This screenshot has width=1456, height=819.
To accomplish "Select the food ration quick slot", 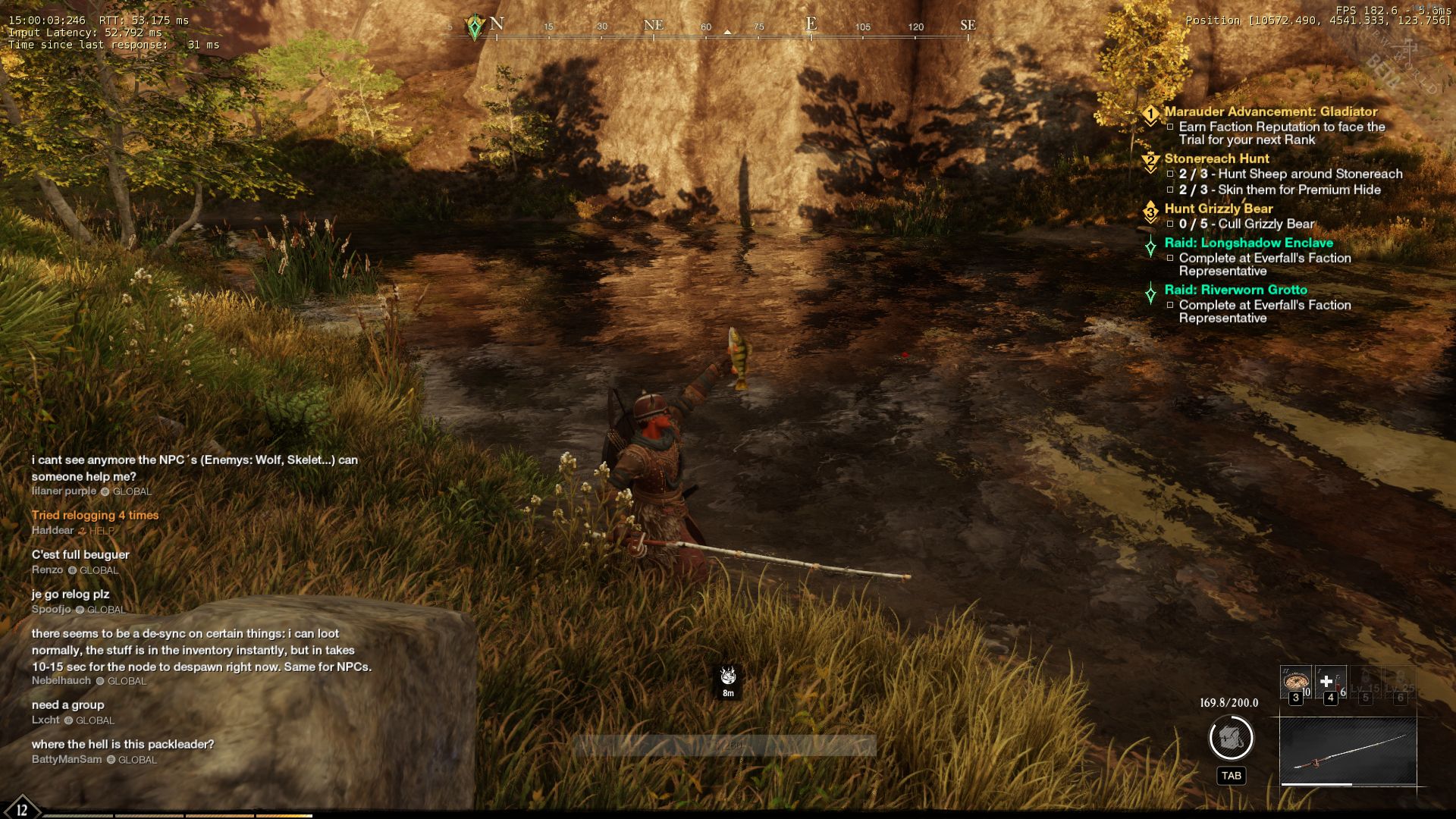I will [x=1295, y=682].
